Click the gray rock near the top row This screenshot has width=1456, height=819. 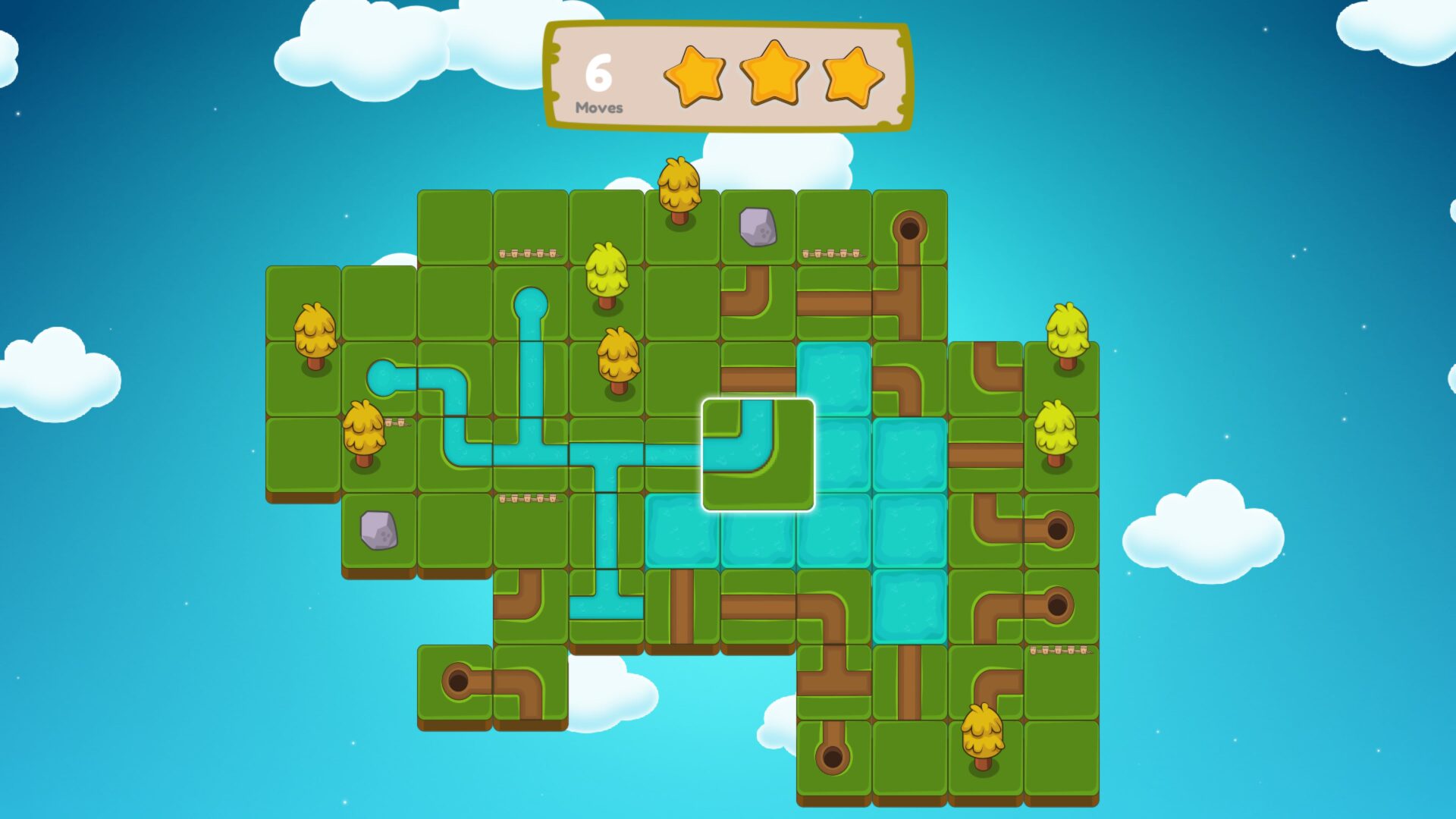coord(757,227)
